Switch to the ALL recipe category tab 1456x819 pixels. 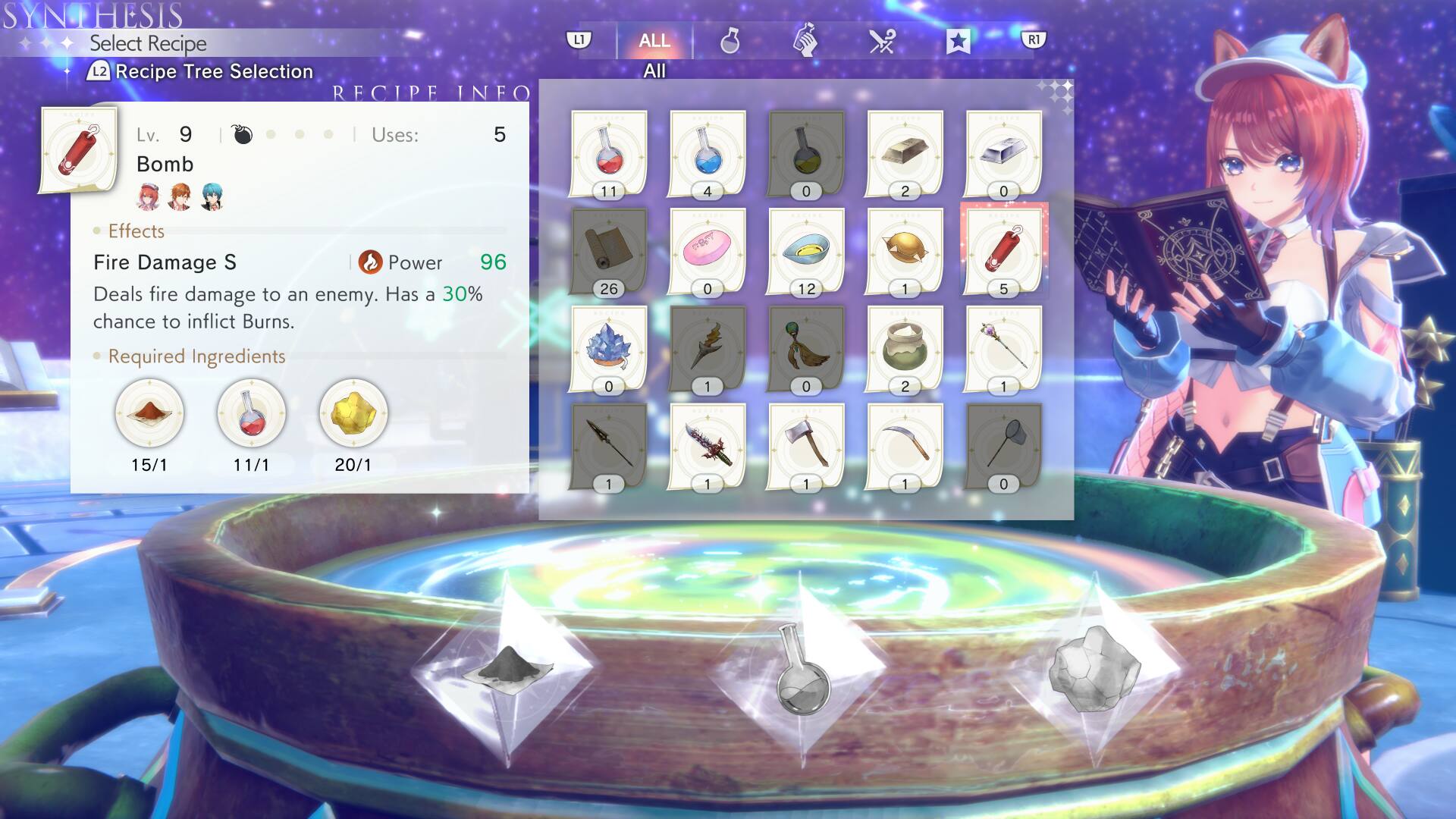click(654, 41)
